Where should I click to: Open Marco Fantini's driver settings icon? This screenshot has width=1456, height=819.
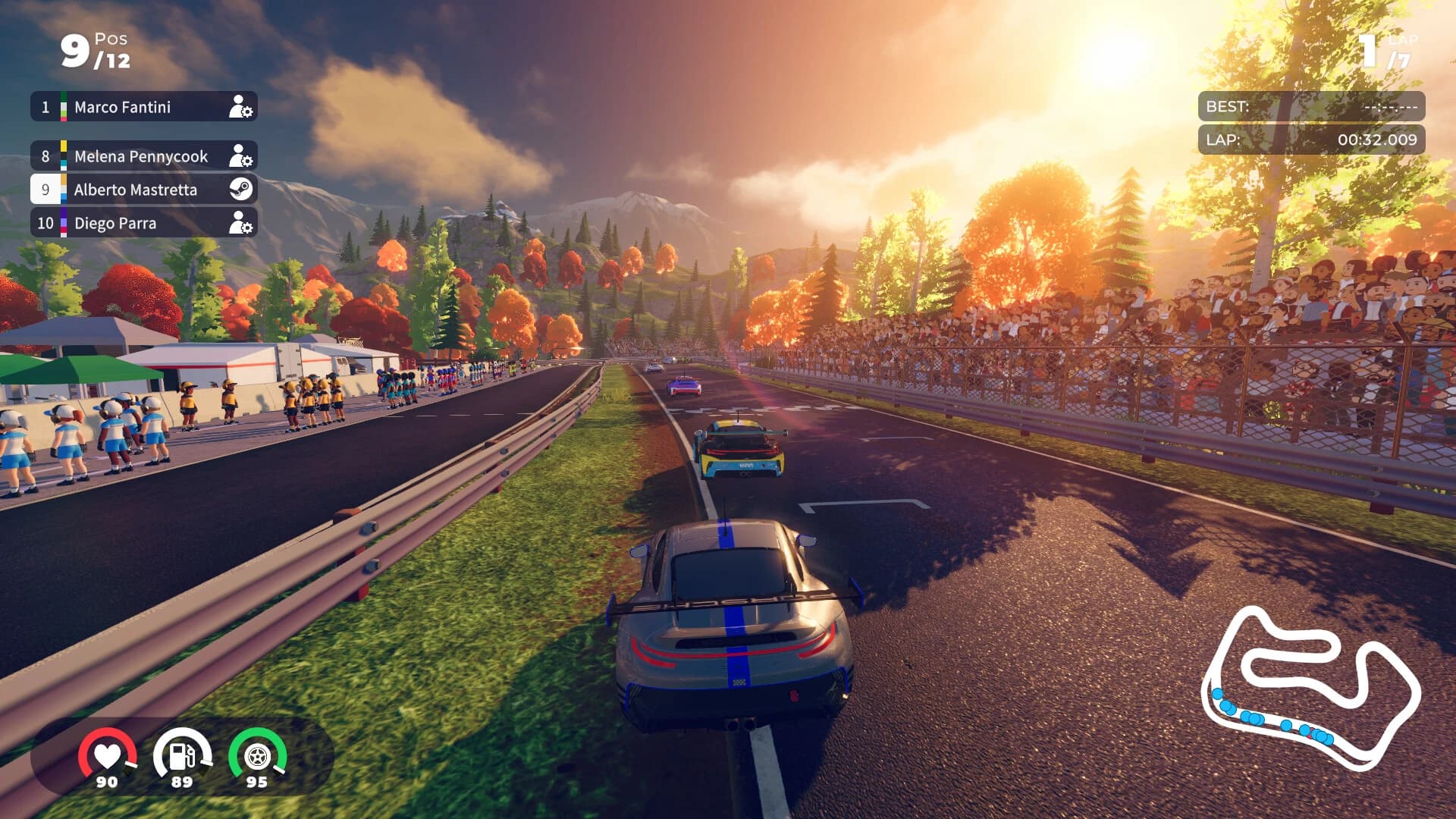click(x=243, y=107)
